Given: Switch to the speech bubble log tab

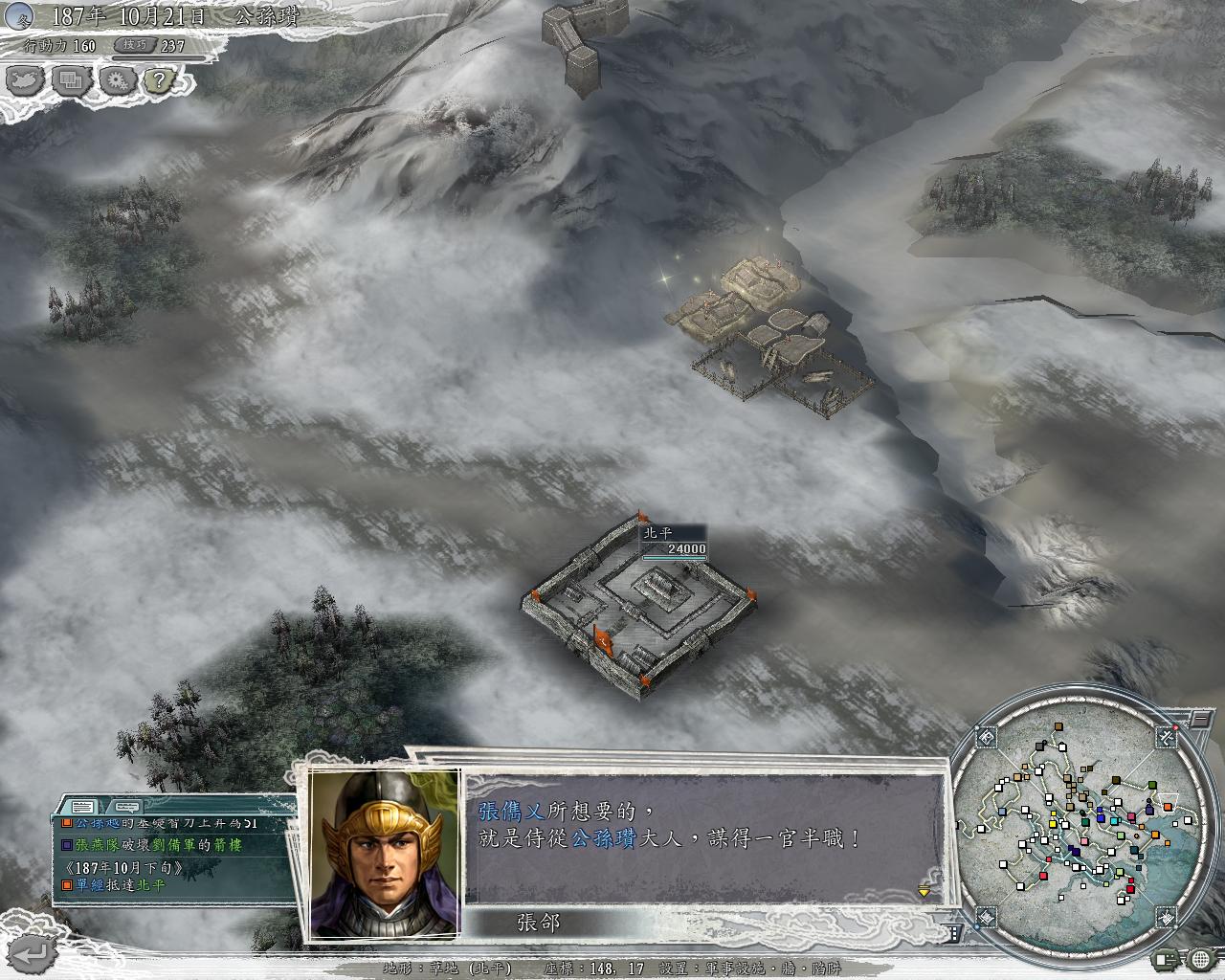Looking at the screenshot, I should pyautogui.click(x=127, y=806).
